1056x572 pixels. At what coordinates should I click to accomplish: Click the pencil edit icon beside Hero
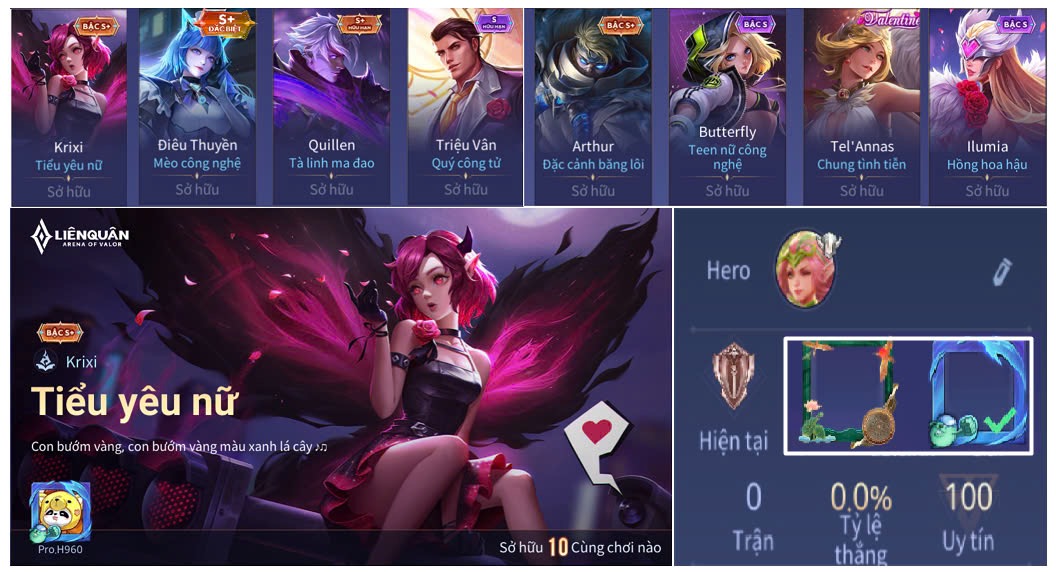(1002, 271)
